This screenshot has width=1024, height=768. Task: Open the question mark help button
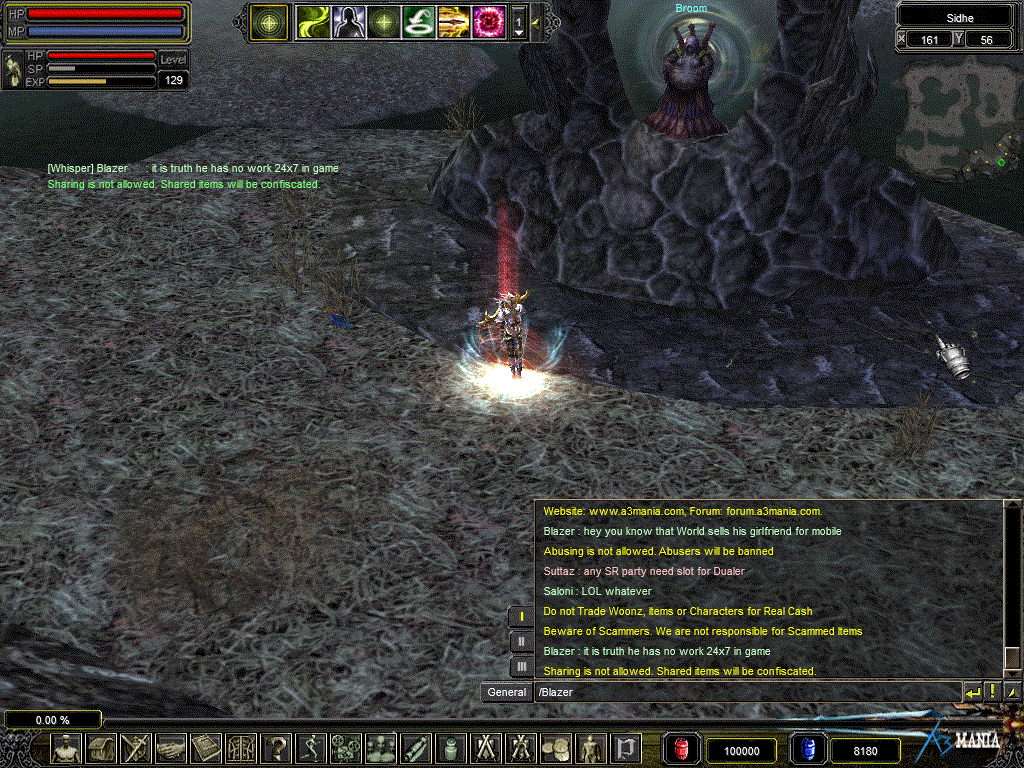coord(276,748)
